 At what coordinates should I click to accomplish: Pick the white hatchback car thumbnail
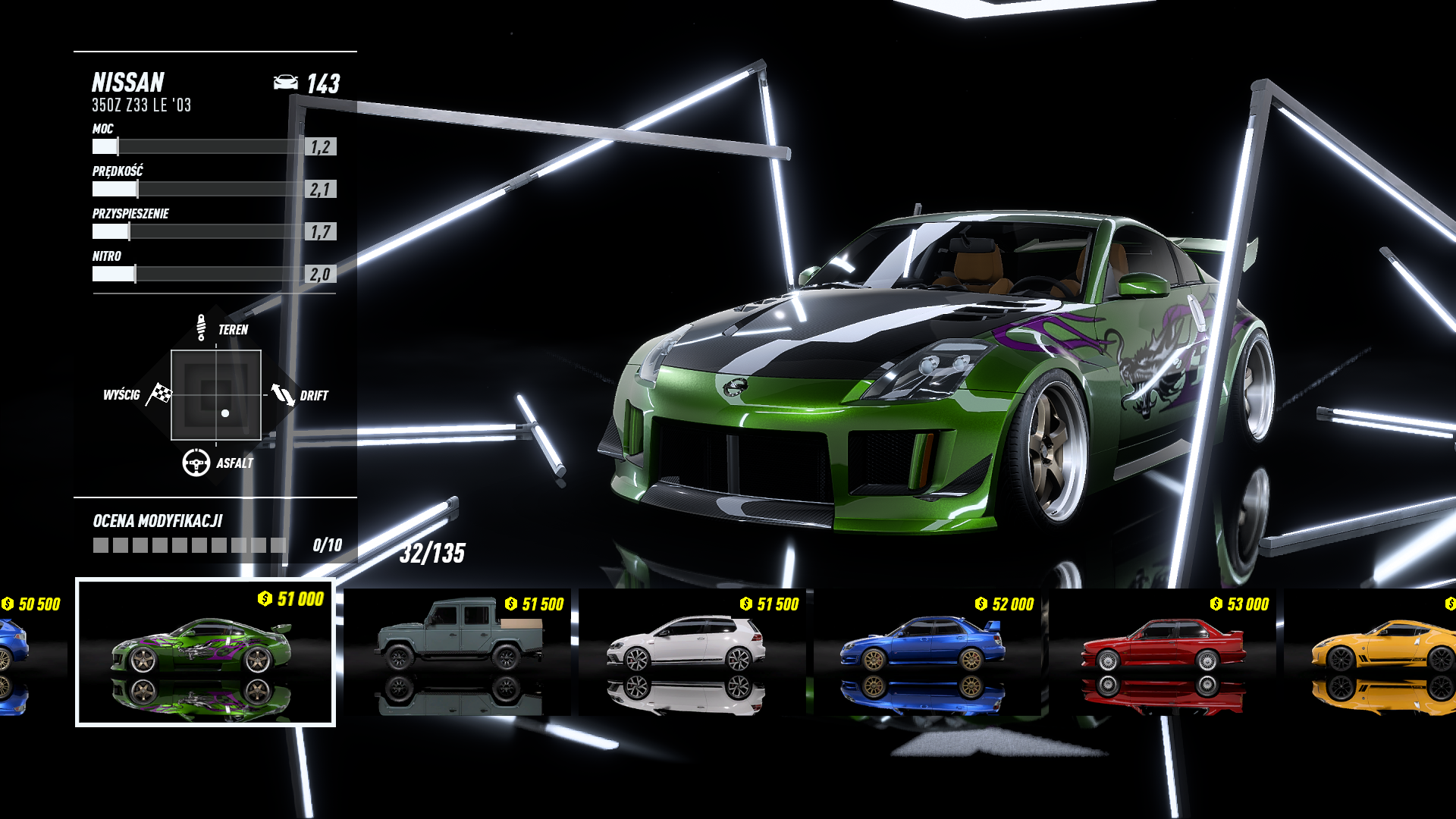(x=692, y=651)
